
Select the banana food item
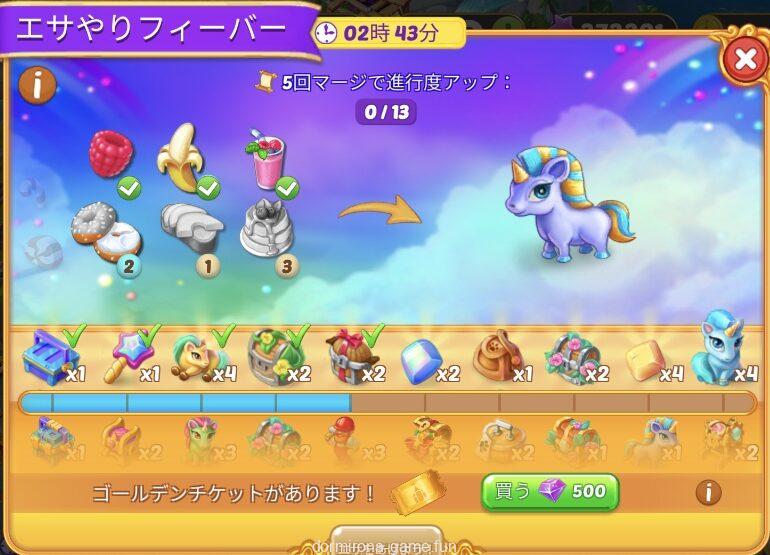click(181, 156)
